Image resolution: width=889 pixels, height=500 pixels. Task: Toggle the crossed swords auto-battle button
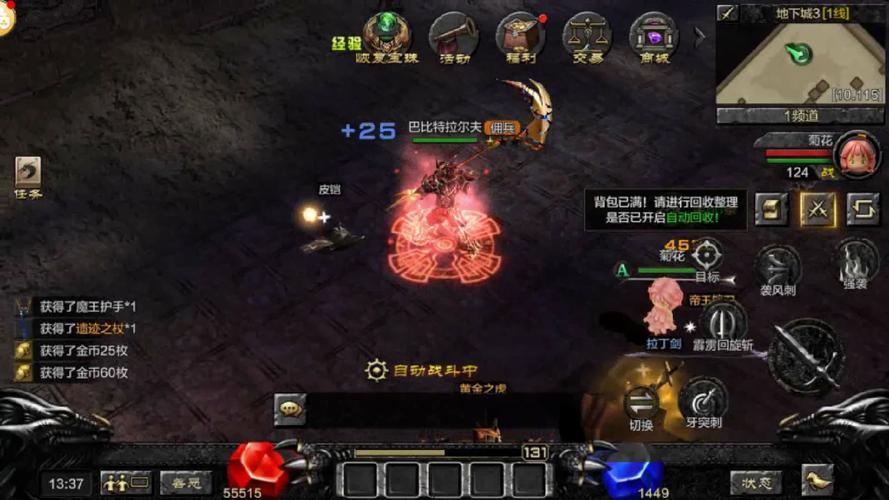[x=817, y=208]
